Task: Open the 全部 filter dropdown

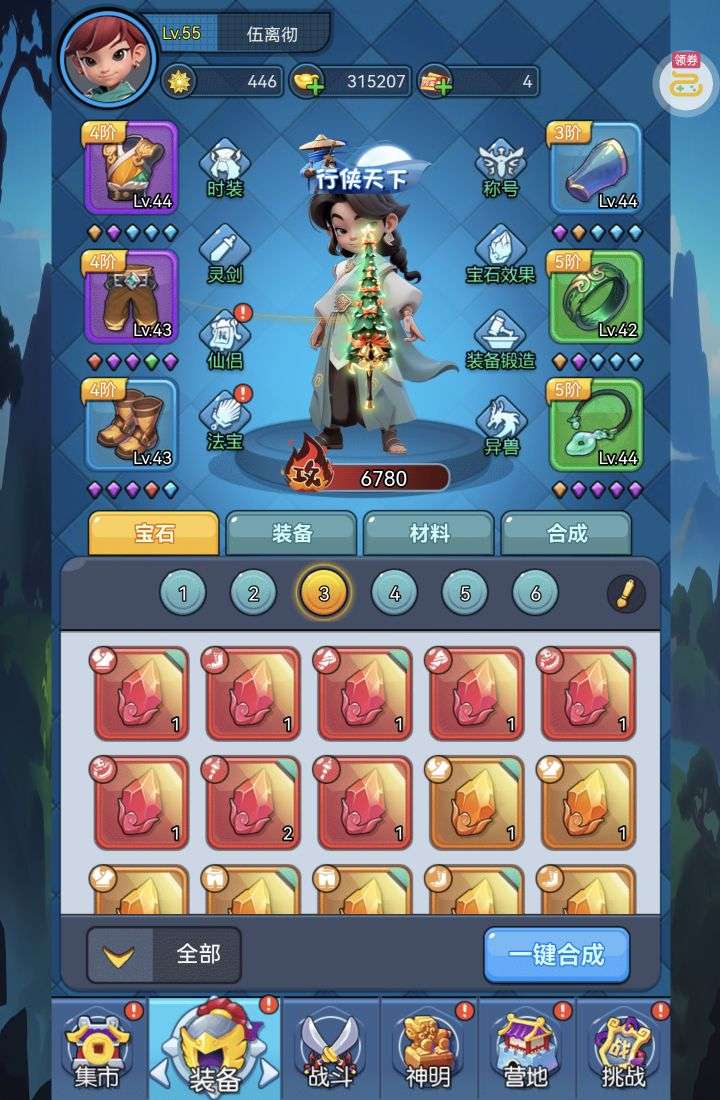Action: click(165, 954)
